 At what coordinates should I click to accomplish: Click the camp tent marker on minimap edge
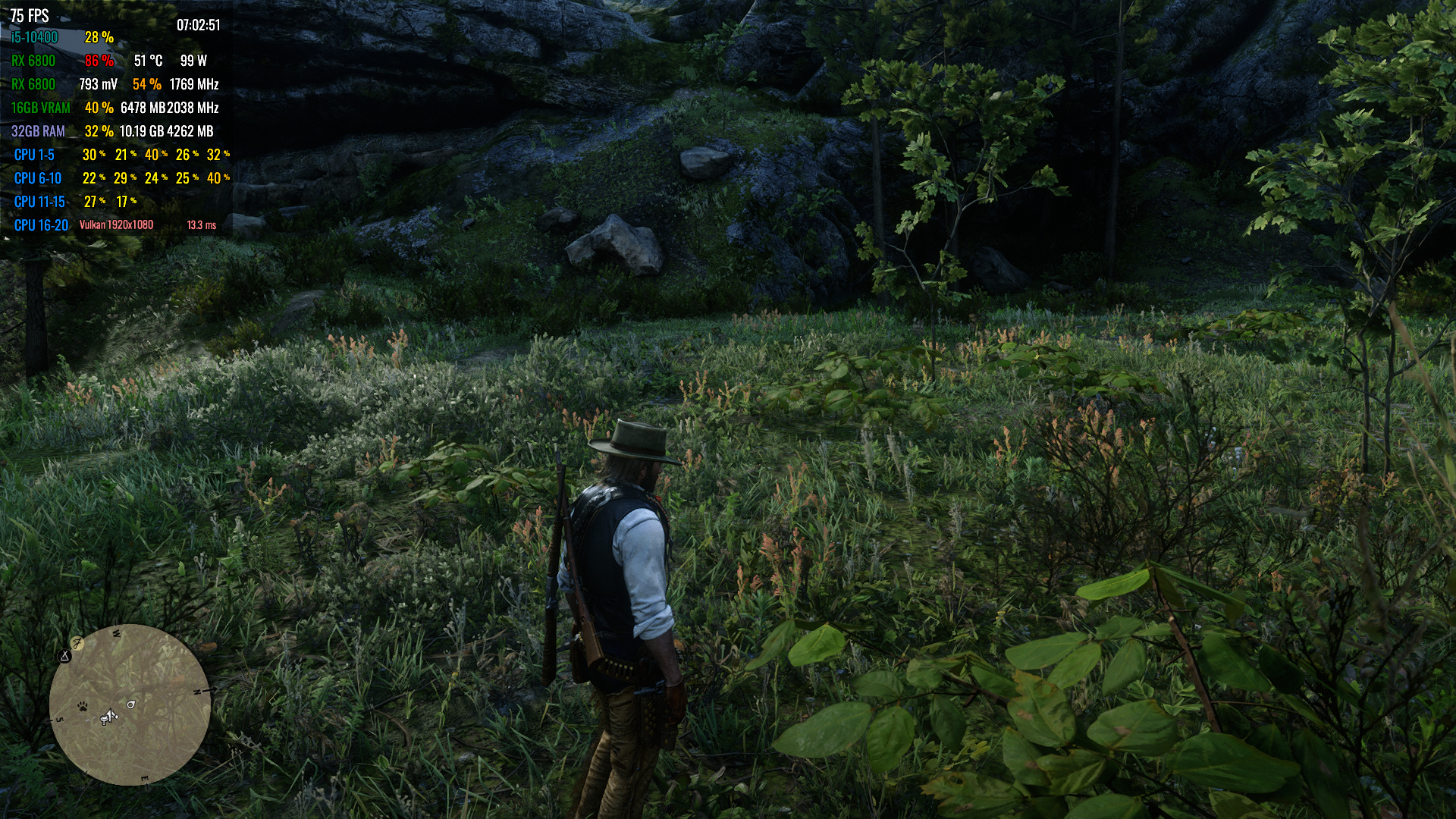(65, 656)
